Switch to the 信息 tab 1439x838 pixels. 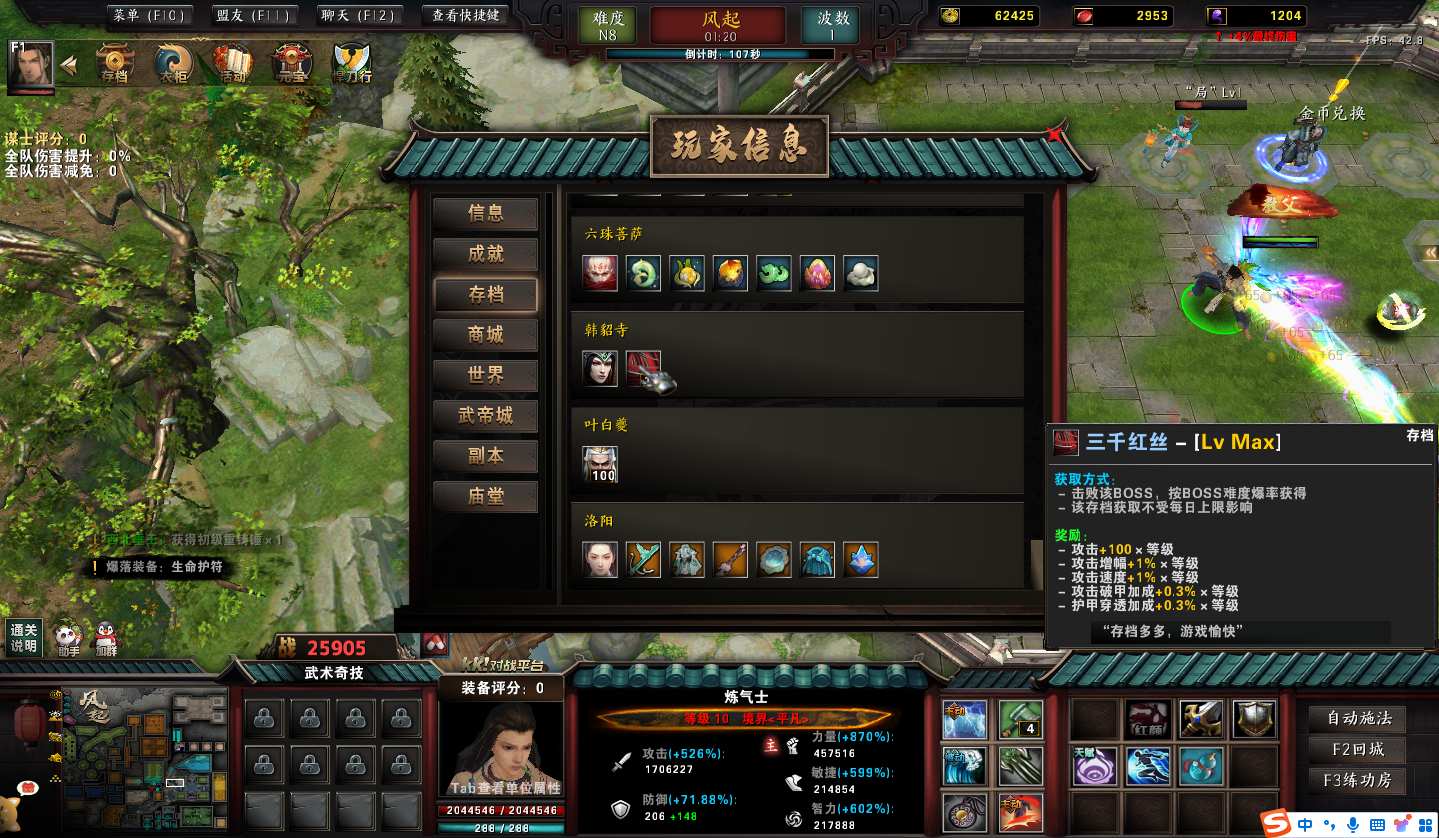(486, 213)
